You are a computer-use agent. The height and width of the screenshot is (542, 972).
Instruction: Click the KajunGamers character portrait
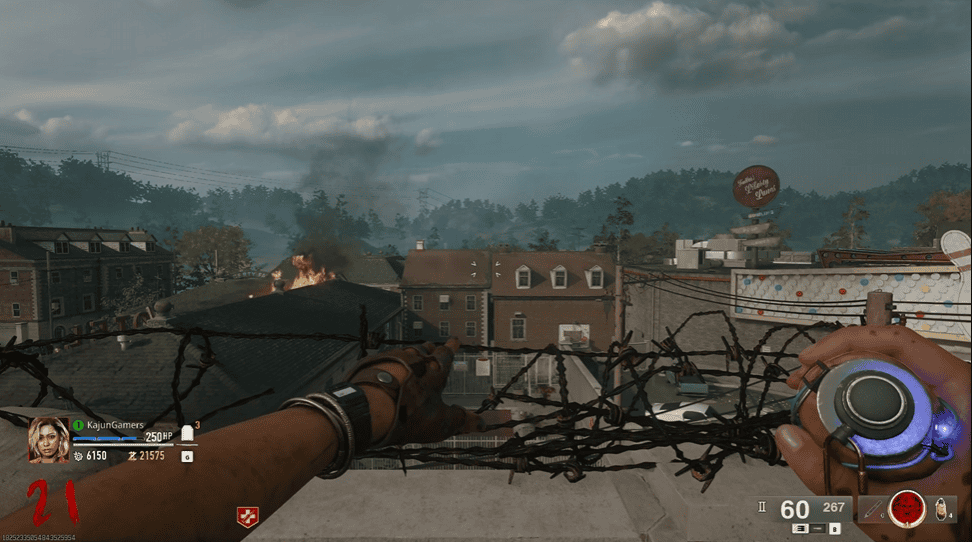(x=48, y=439)
